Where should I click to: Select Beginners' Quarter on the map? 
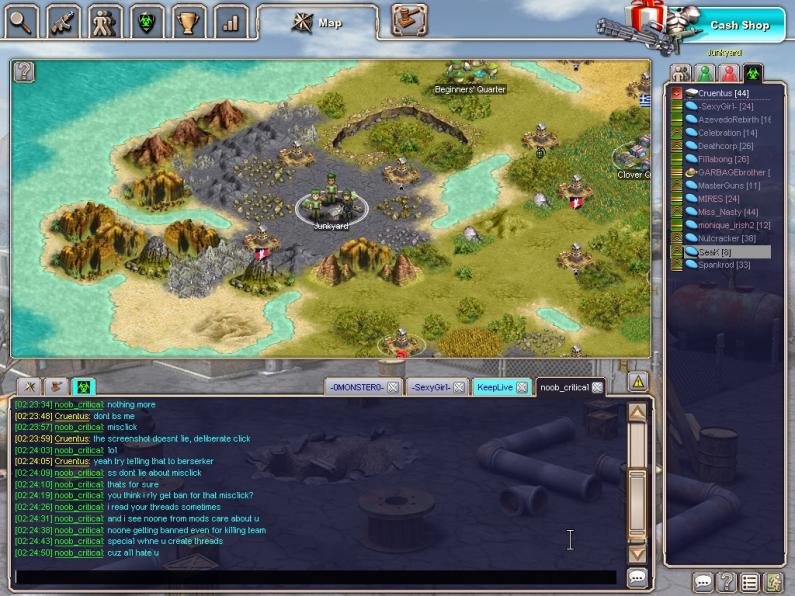tap(470, 78)
